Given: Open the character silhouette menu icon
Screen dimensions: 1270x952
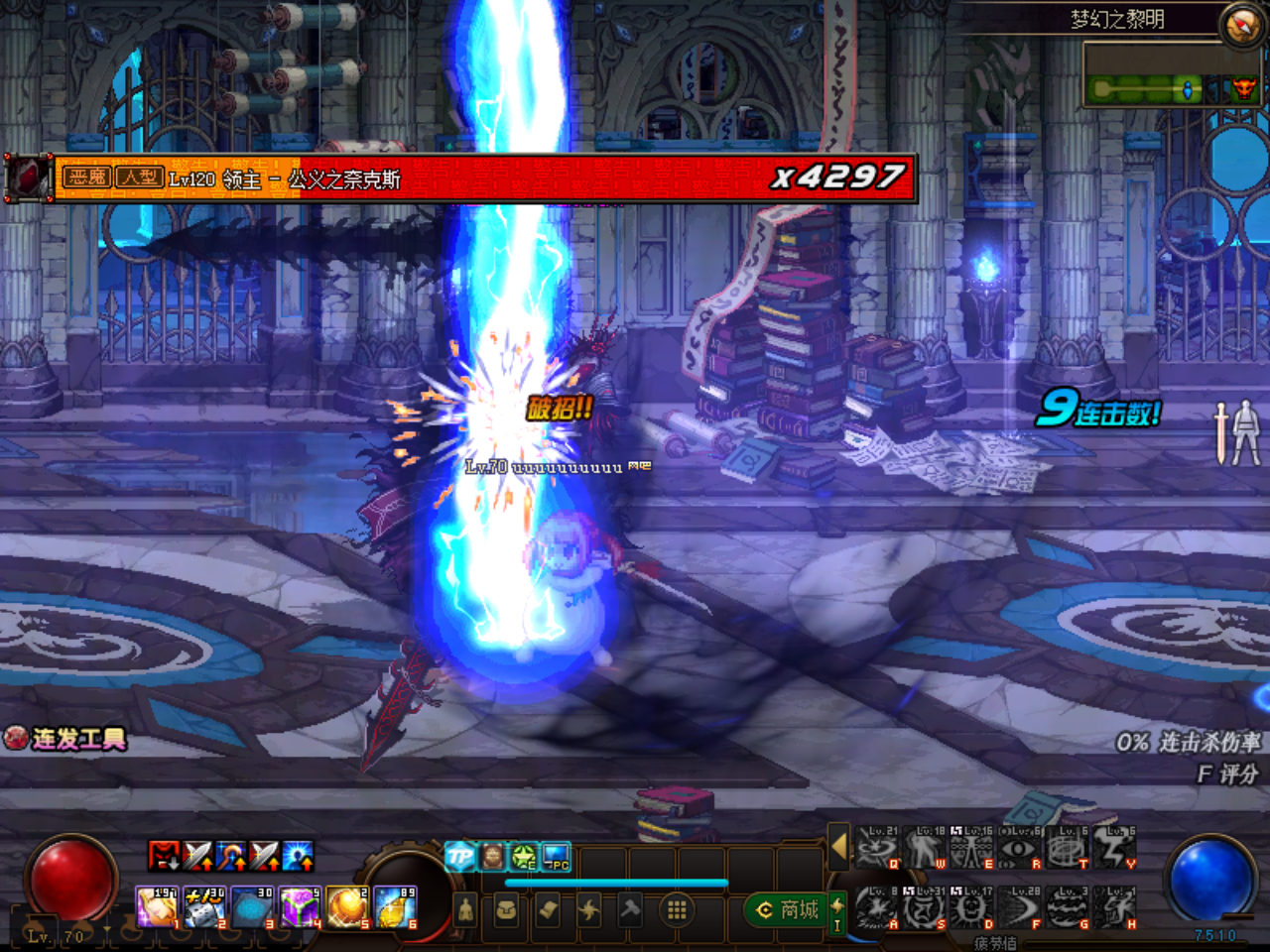Looking at the screenshot, I should point(465,909).
